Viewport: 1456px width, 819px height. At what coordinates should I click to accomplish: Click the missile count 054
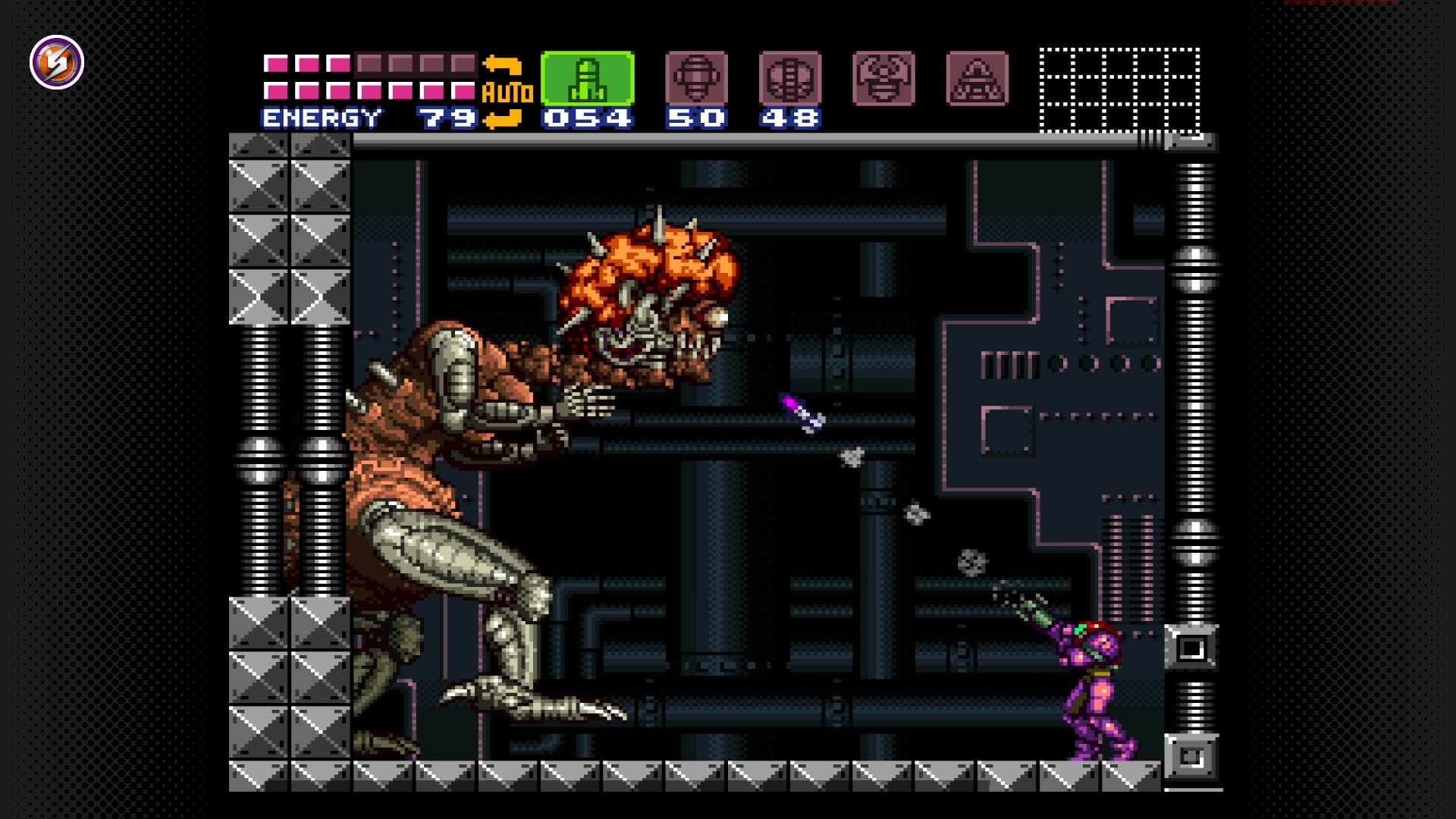pos(588,118)
